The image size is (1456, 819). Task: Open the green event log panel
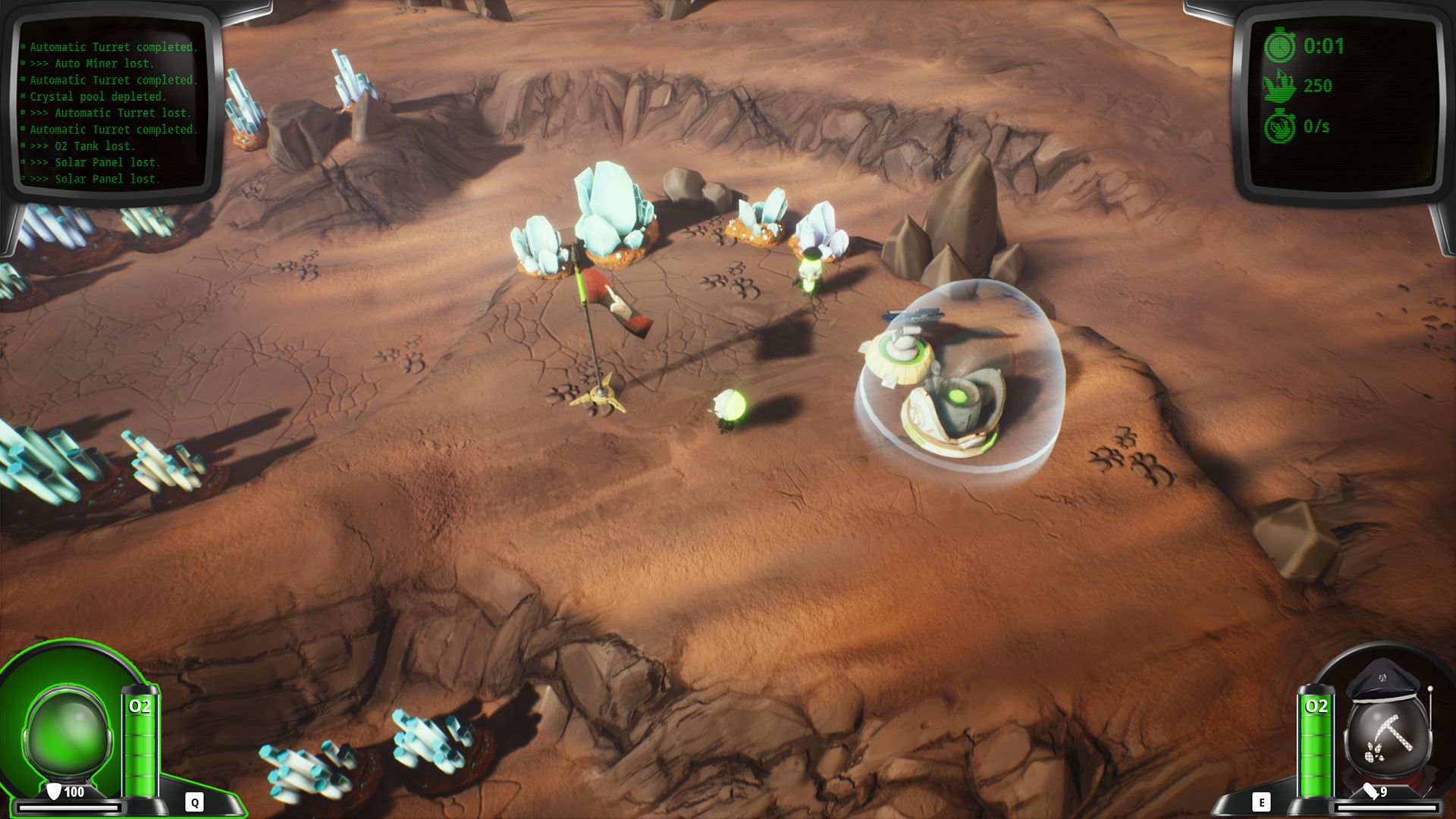point(112,112)
